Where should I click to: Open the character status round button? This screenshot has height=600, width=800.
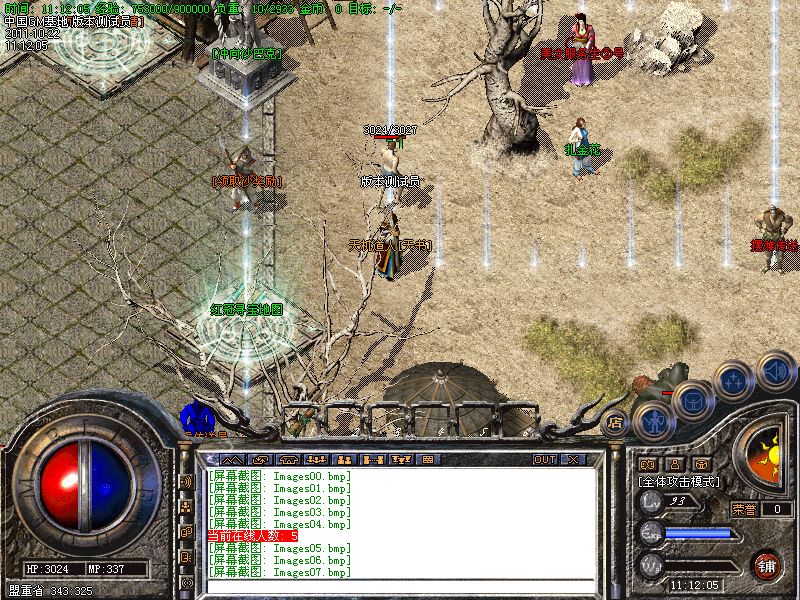click(654, 419)
